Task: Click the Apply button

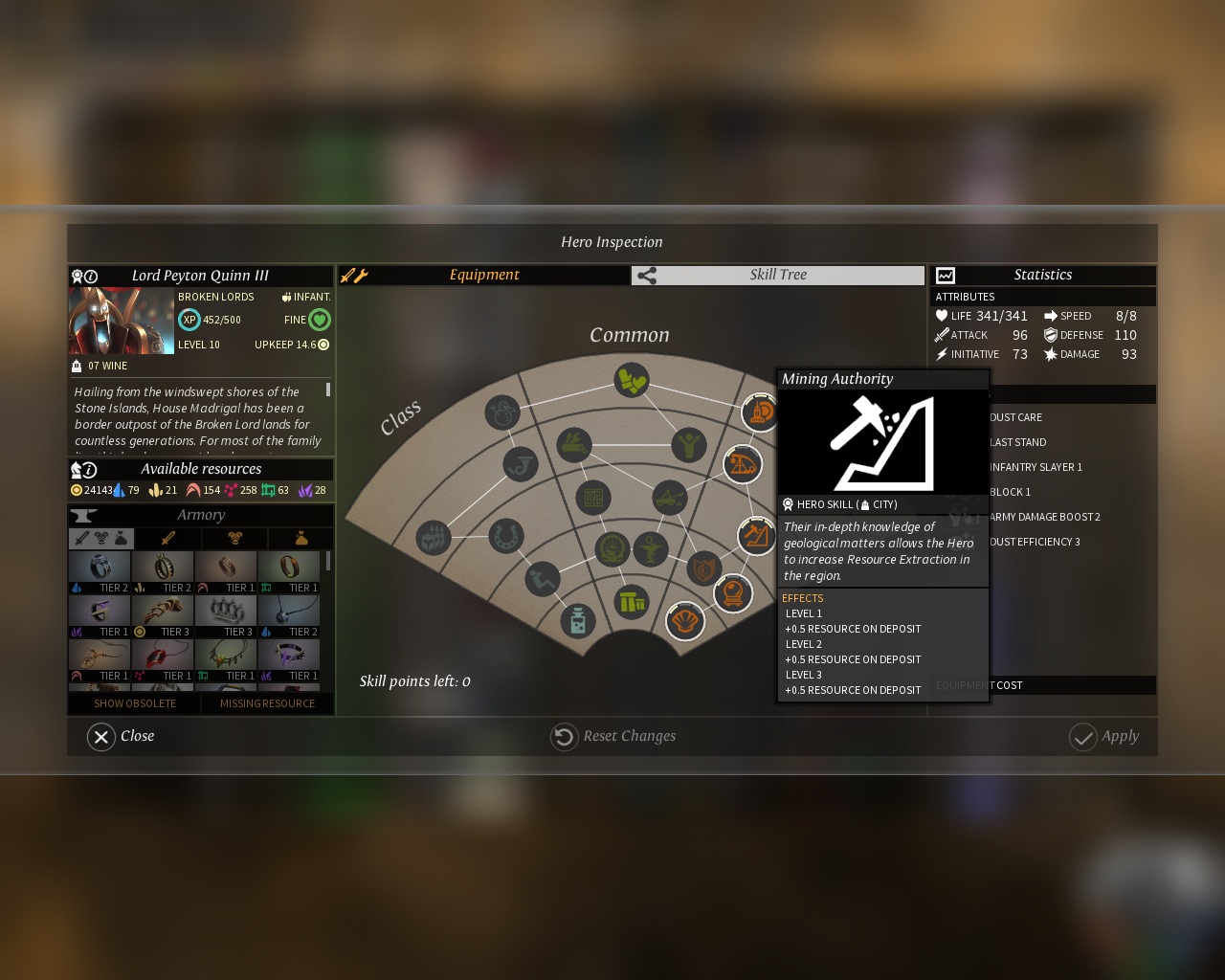Action: 1105,736
